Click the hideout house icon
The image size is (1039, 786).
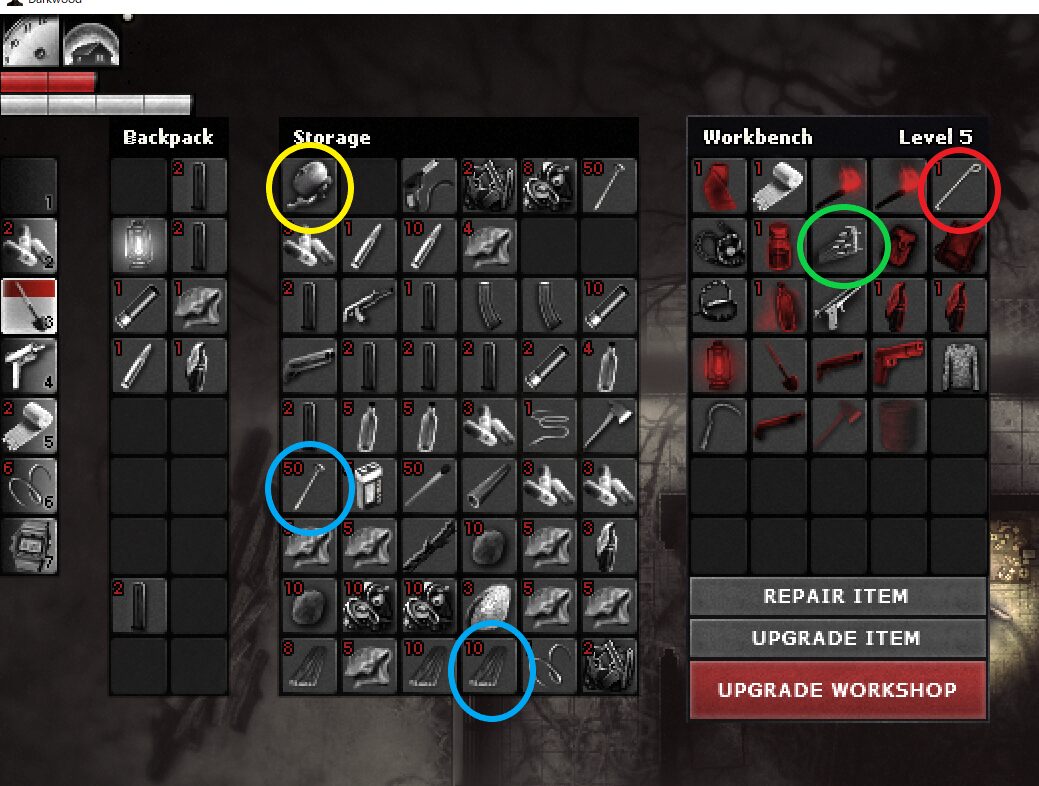[91, 42]
